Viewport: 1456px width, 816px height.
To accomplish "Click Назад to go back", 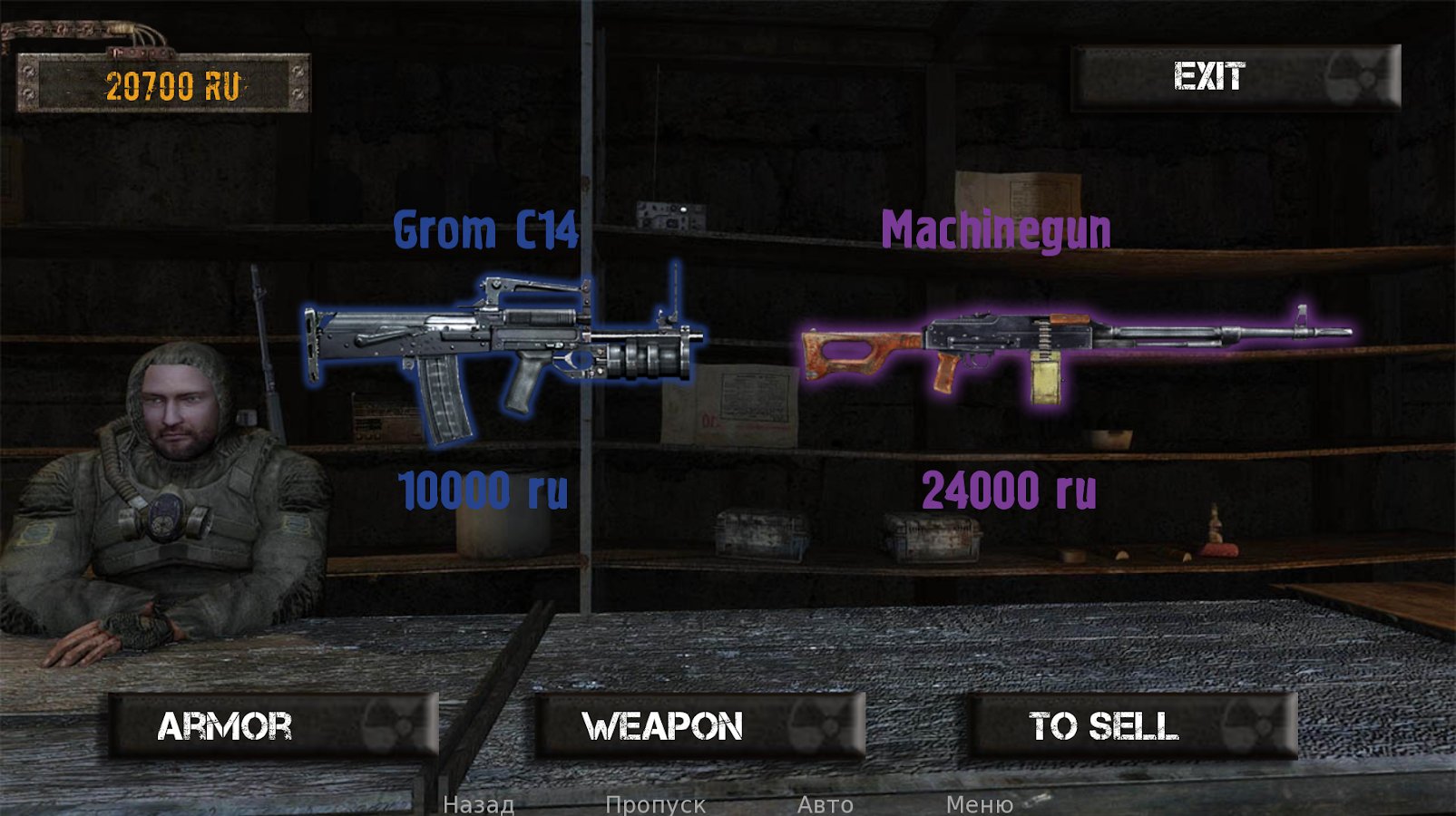I will (x=478, y=804).
